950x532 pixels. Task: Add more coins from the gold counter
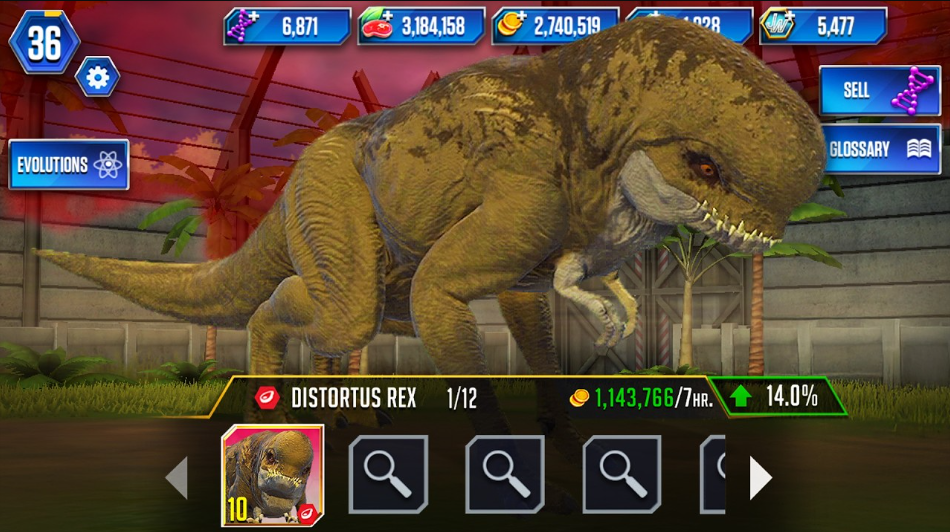(x=511, y=26)
